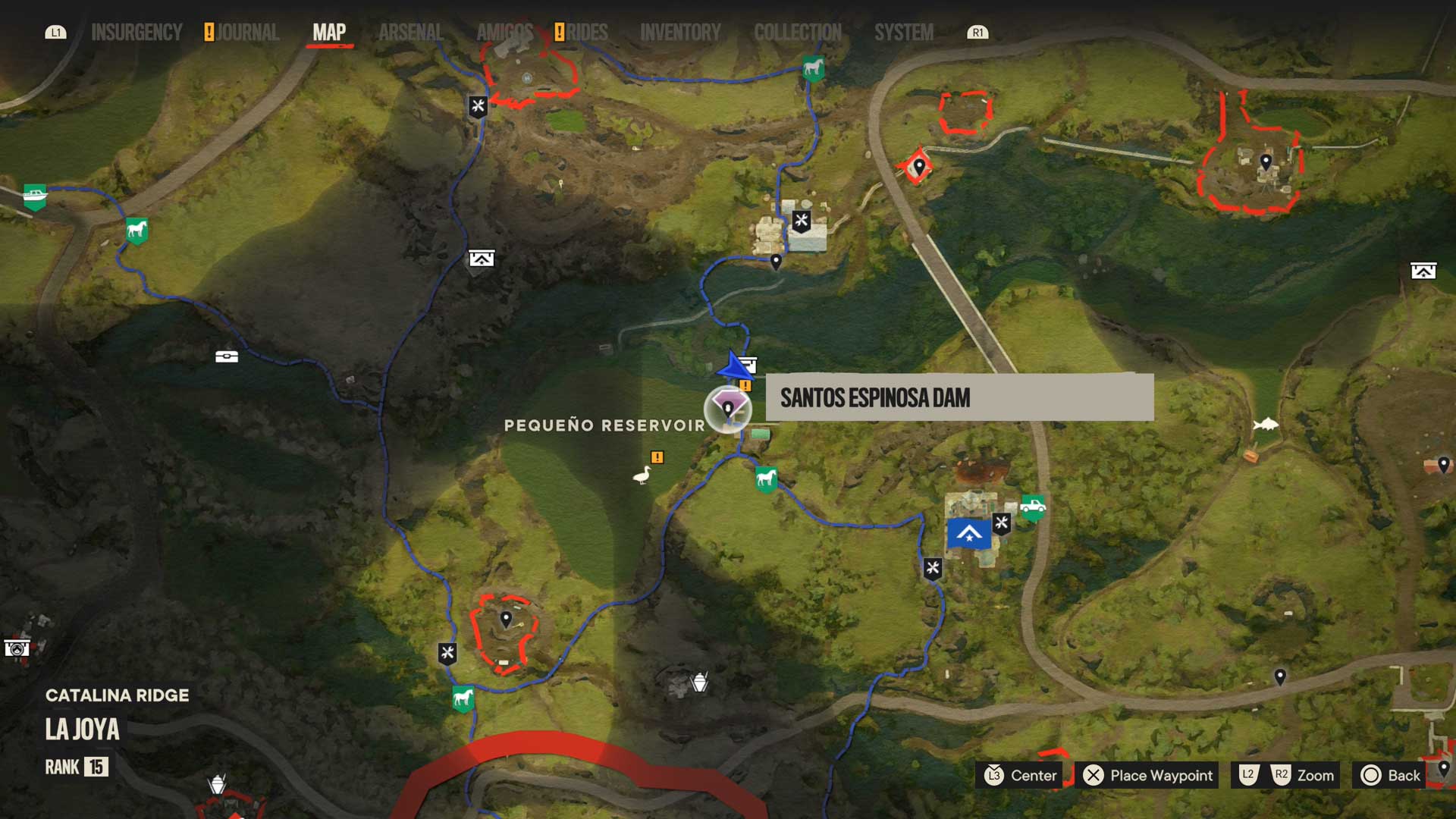Select the Santos Espinosa Dam marker
The width and height of the screenshot is (1456, 819).
tap(727, 409)
